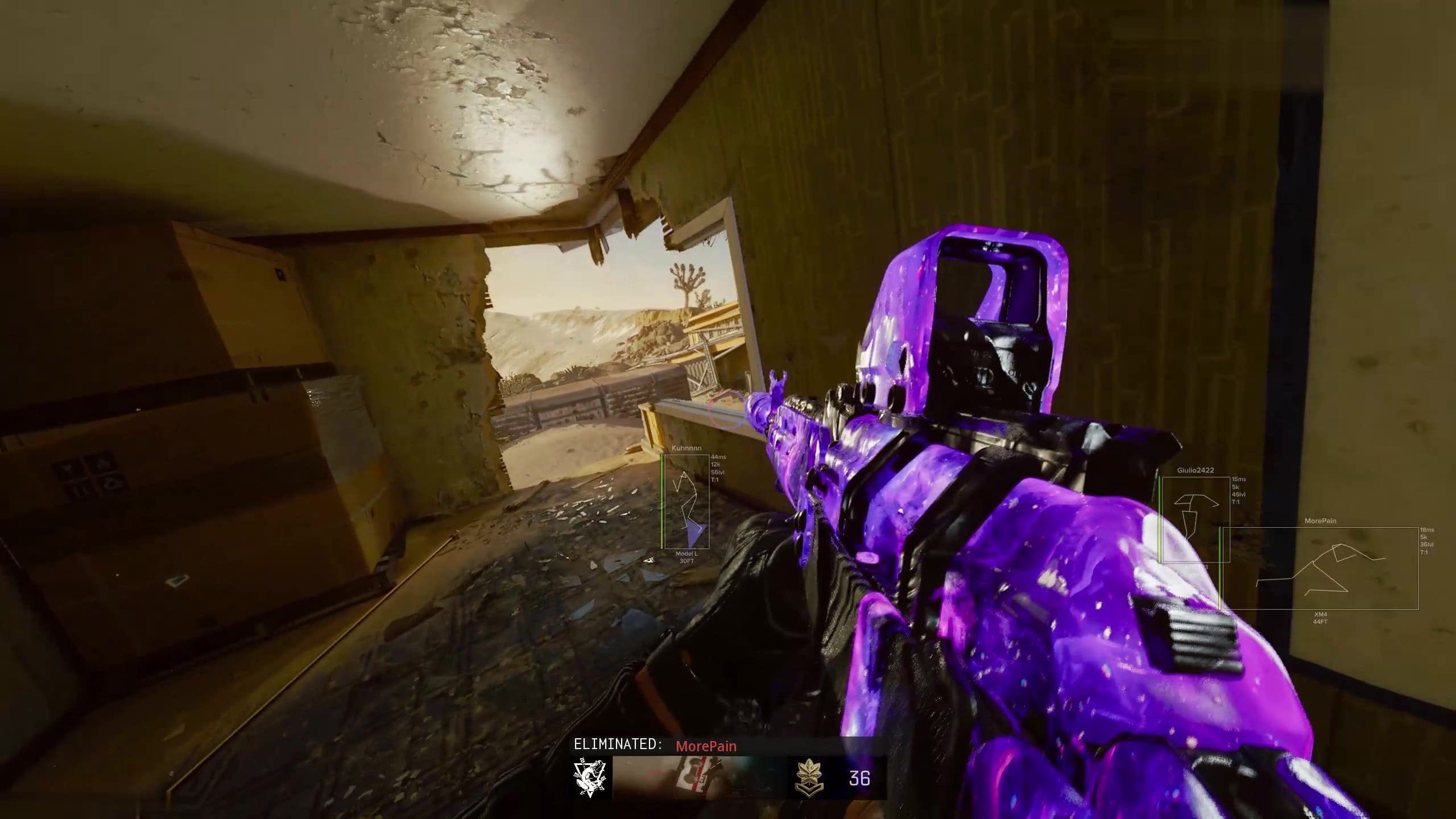Screen dimensions: 1456x819
Task: Click the eliminated player's snake emblem icon
Action: (x=591, y=776)
